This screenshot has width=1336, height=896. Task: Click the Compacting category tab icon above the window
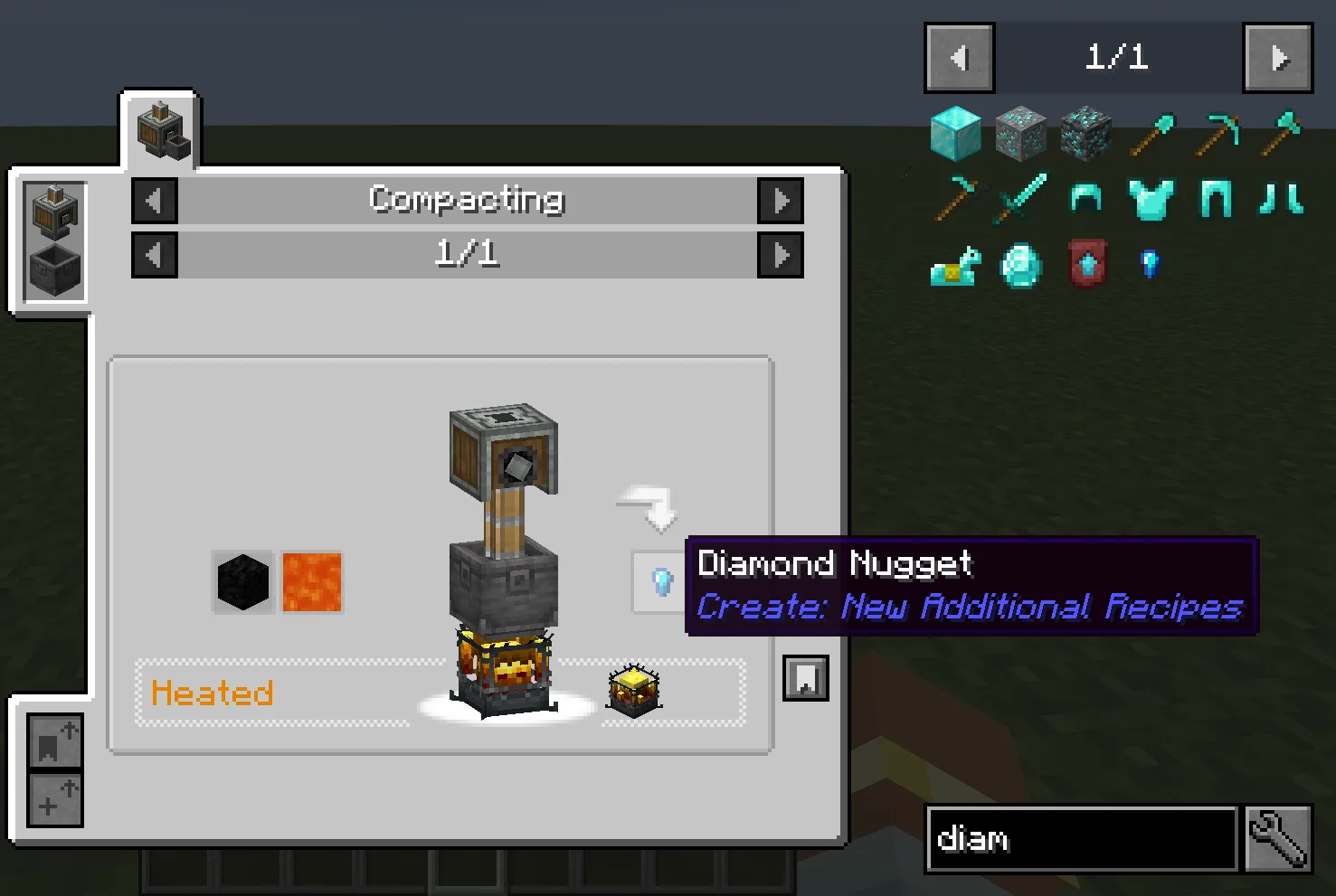(x=159, y=129)
